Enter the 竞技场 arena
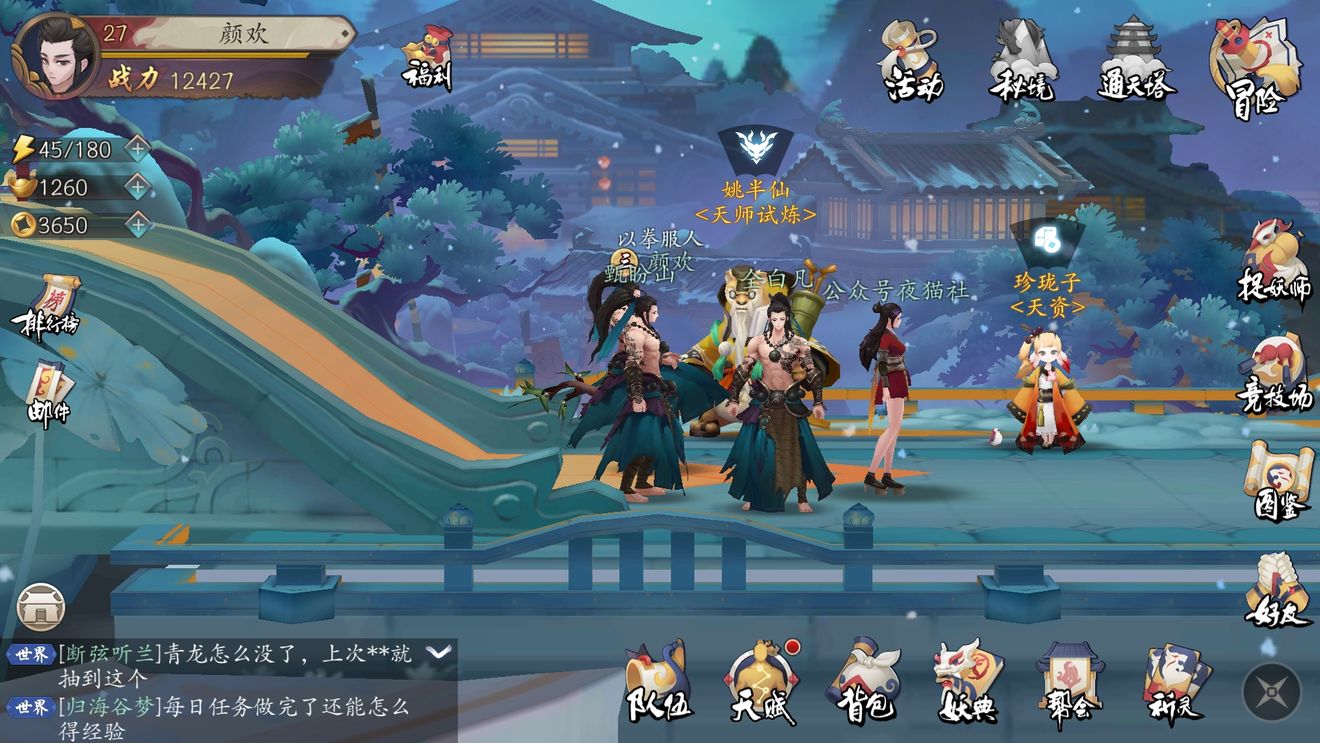This screenshot has width=1320, height=743. coord(1275,373)
